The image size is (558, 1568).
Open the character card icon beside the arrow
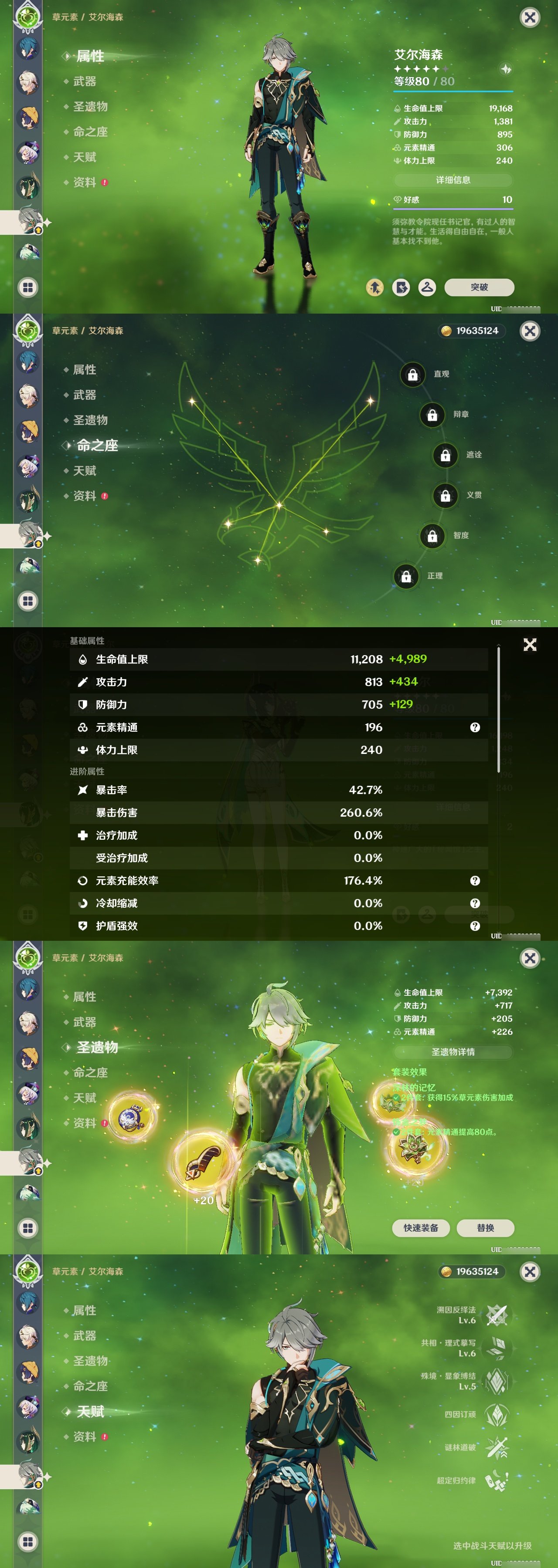pos(401,287)
